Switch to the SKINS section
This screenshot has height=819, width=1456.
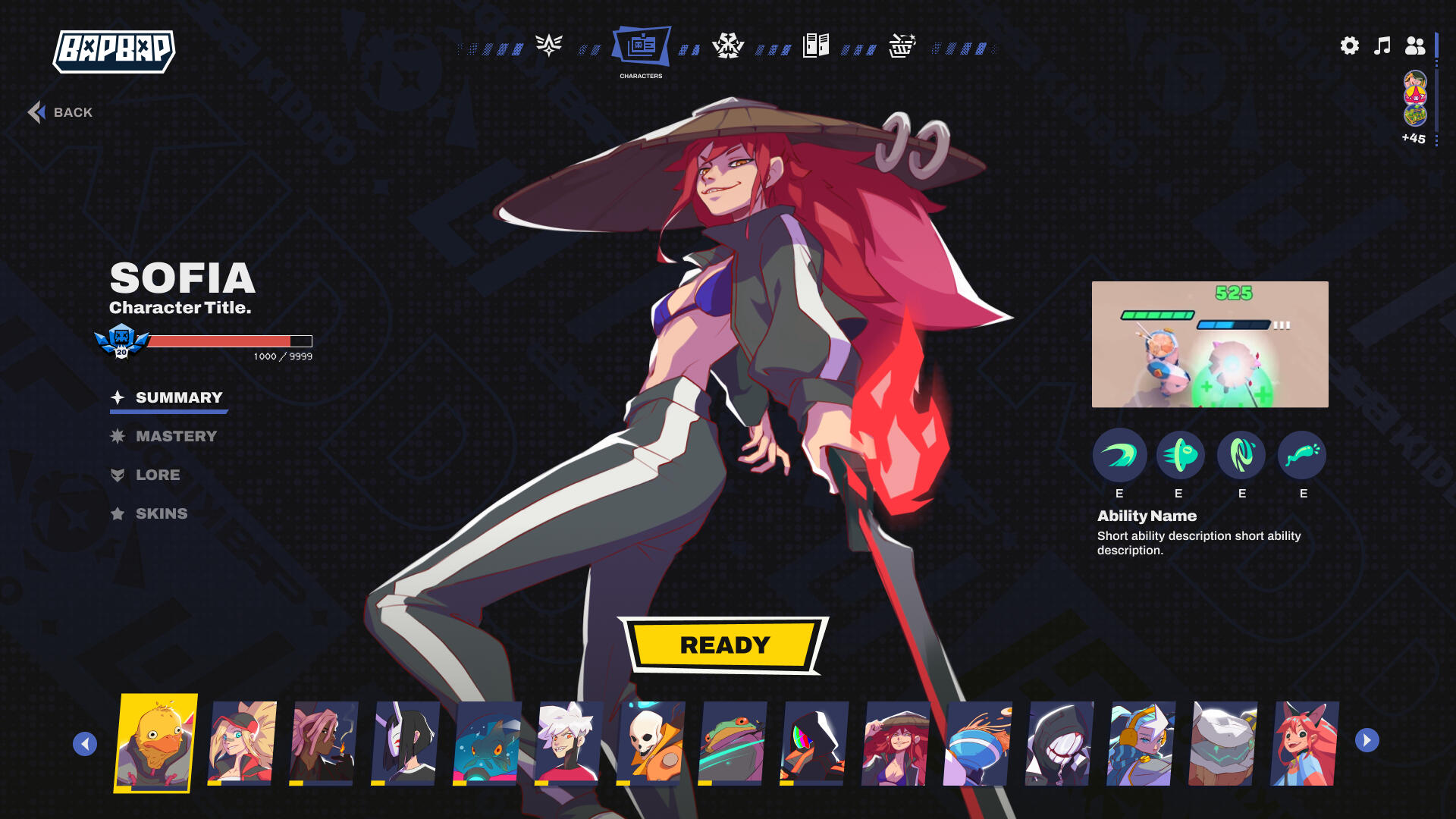tap(162, 513)
